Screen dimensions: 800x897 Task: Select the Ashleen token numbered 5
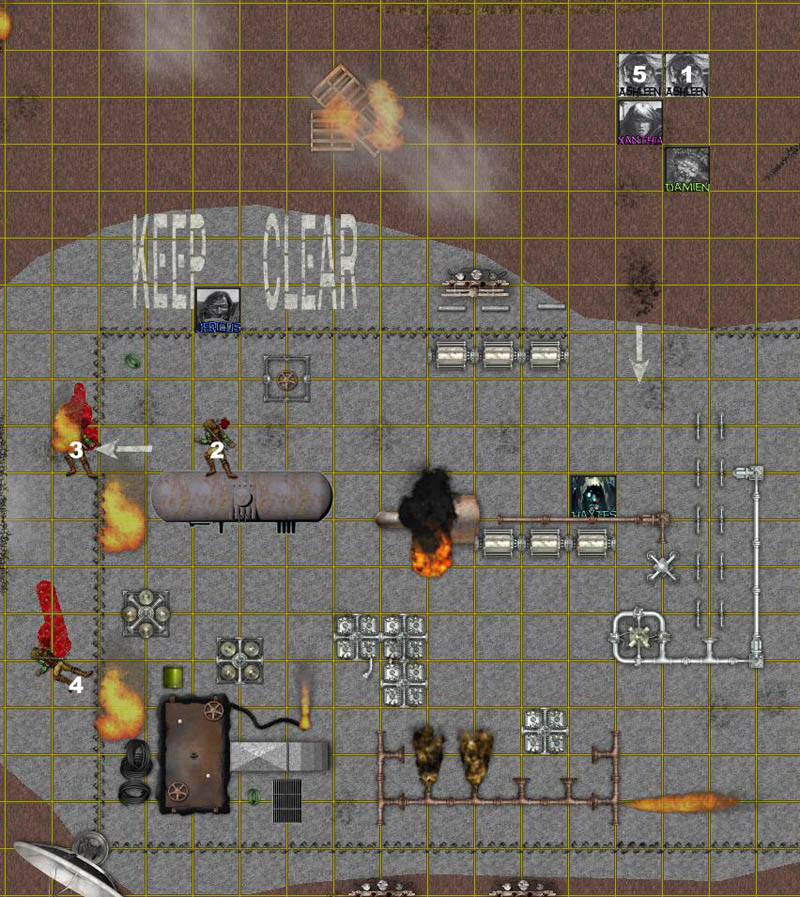[639, 75]
